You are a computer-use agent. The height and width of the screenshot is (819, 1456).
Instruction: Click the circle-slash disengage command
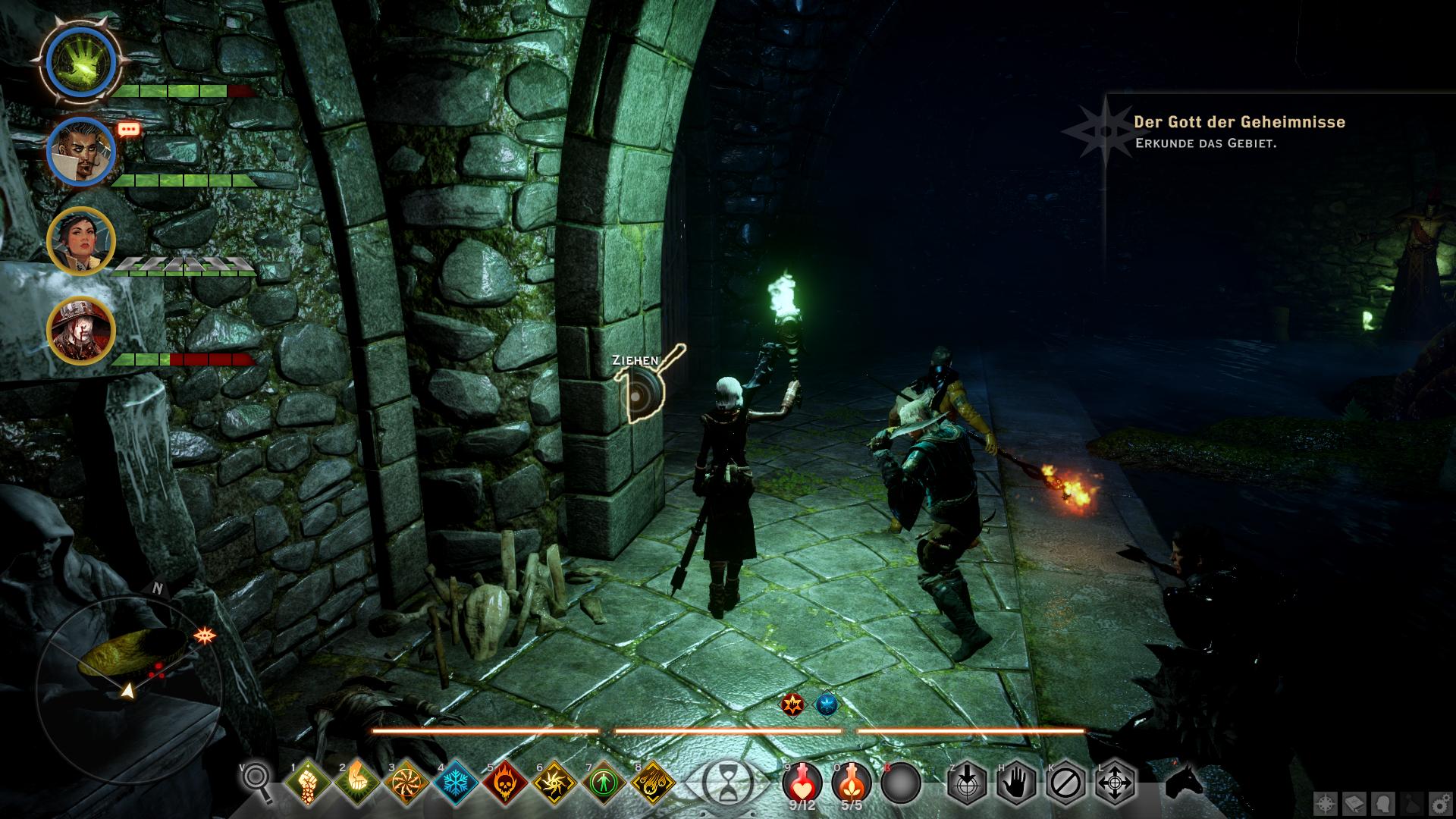click(1065, 782)
